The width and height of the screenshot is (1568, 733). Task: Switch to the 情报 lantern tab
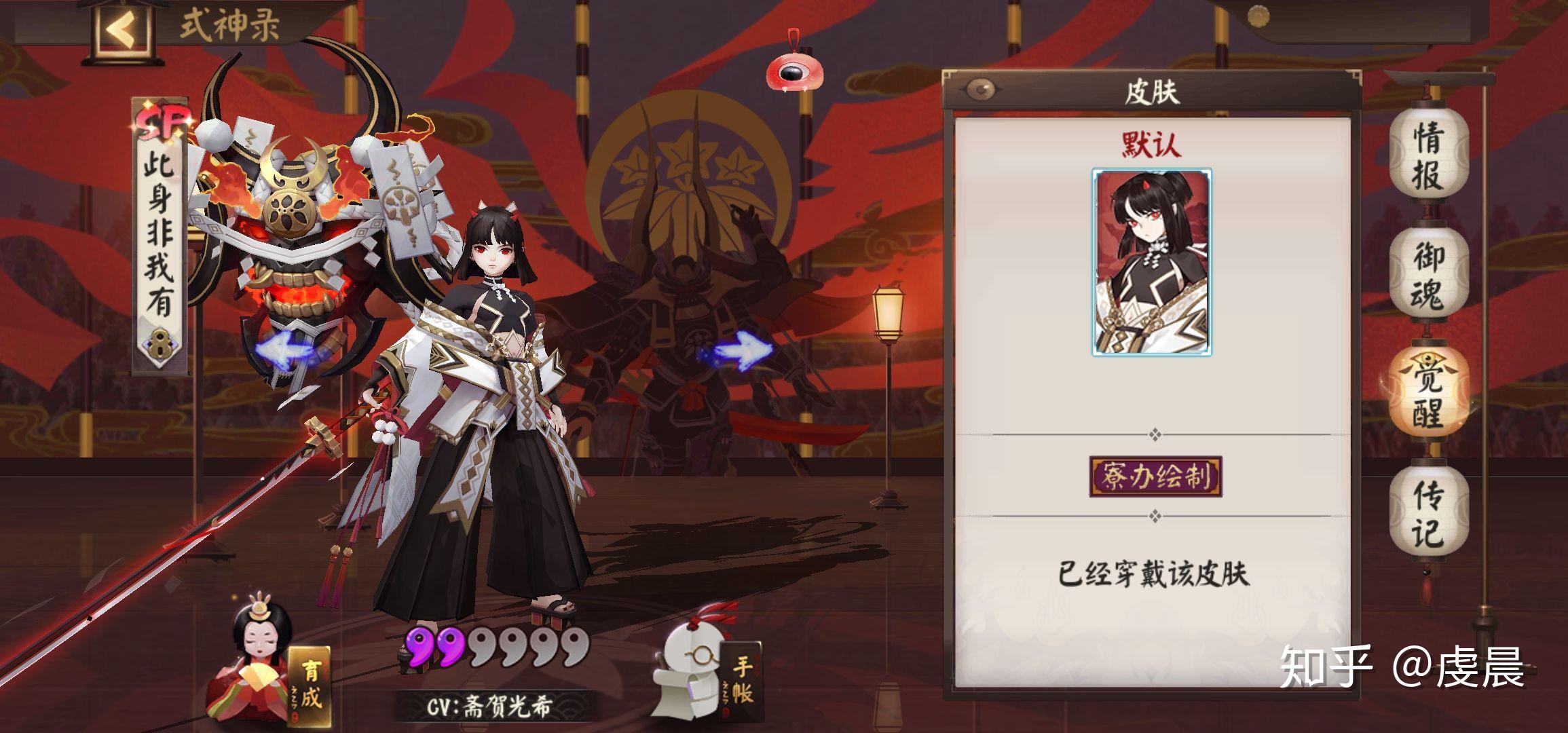tap(1427, 155)
